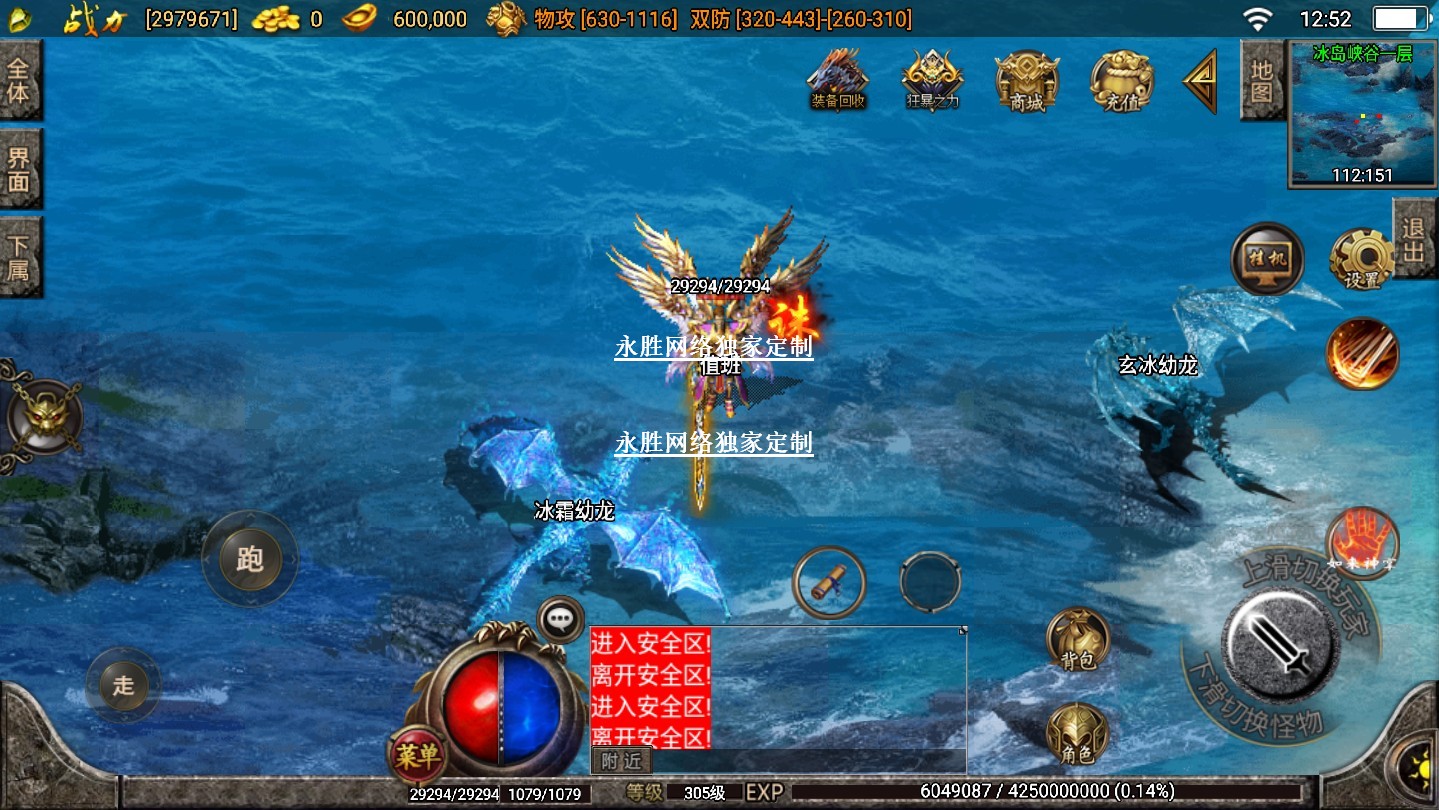Activate the flaming slash skill icon
1439x810 pixels.
[1362, 353]
